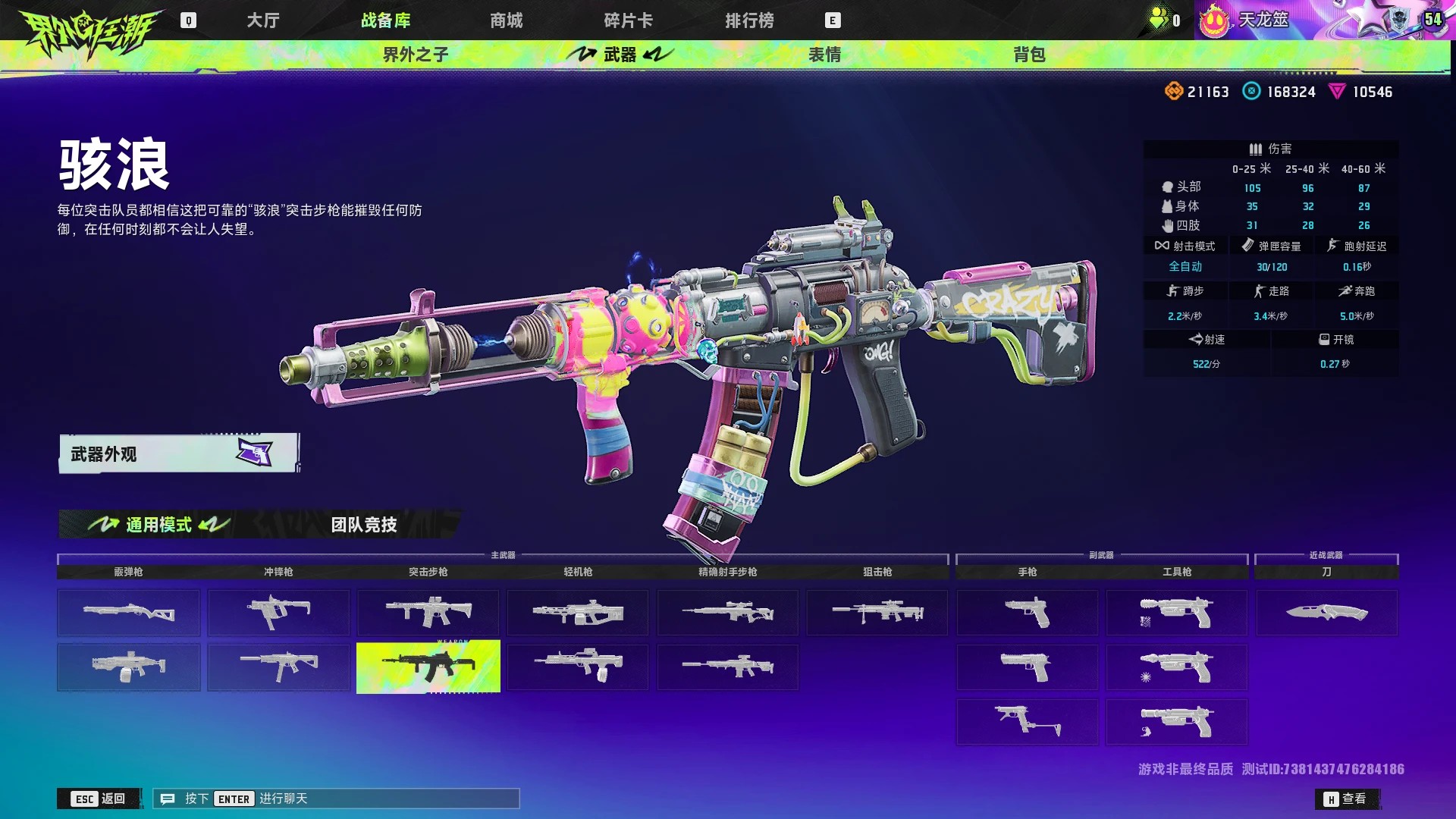Viewport: 1456px width, 819px height.
Task: Open the 大厅 lobby tab
Action: coord(263,20)
